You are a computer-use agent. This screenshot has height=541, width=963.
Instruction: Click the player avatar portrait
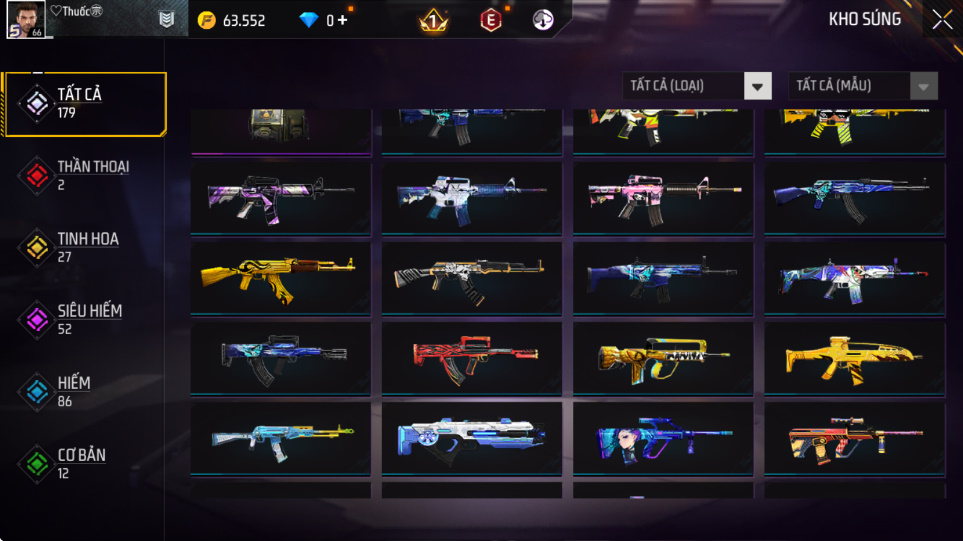click(x=26, y=19)
